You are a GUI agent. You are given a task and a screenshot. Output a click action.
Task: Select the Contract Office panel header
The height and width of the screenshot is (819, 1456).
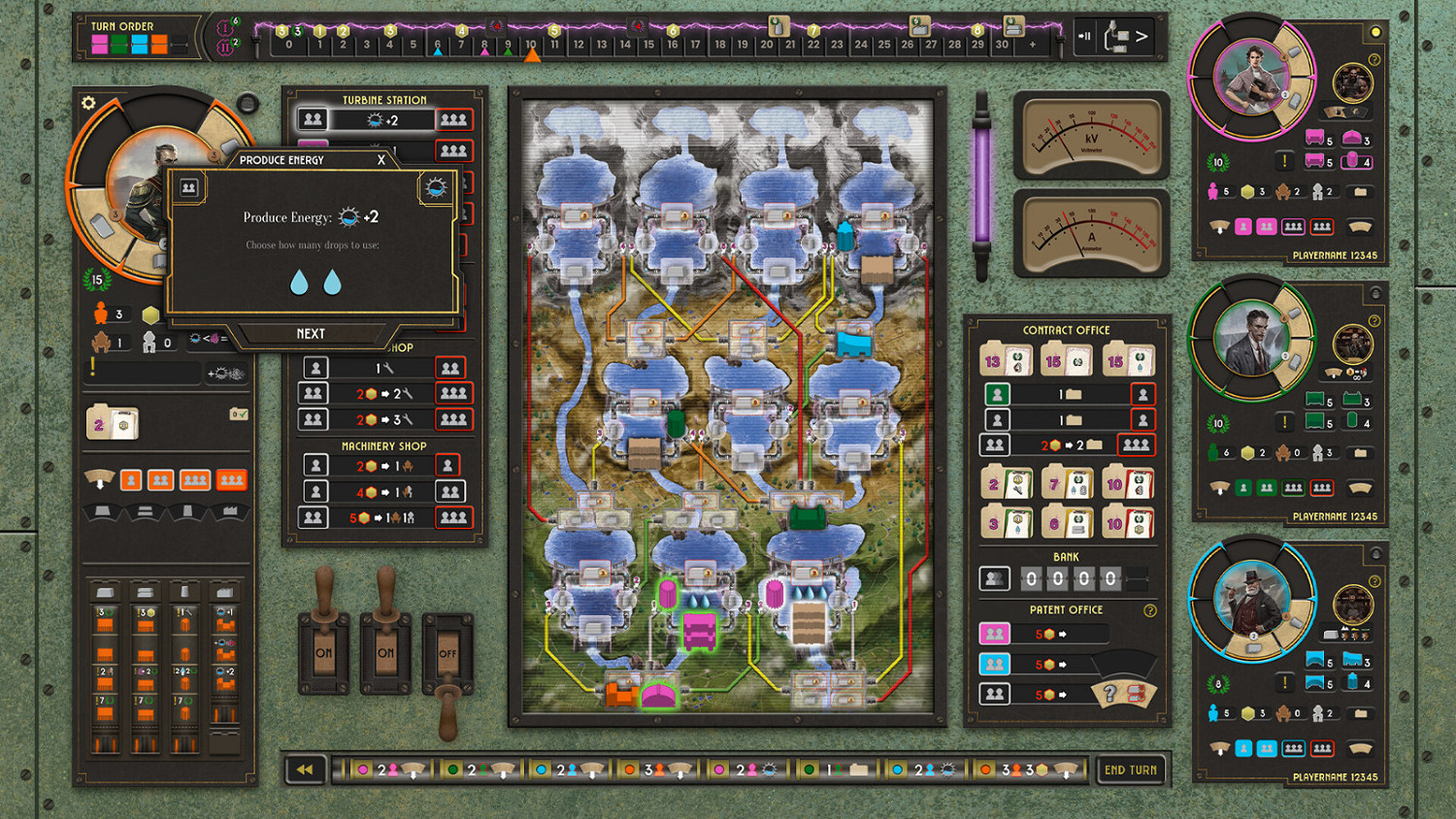(1067, 330)
